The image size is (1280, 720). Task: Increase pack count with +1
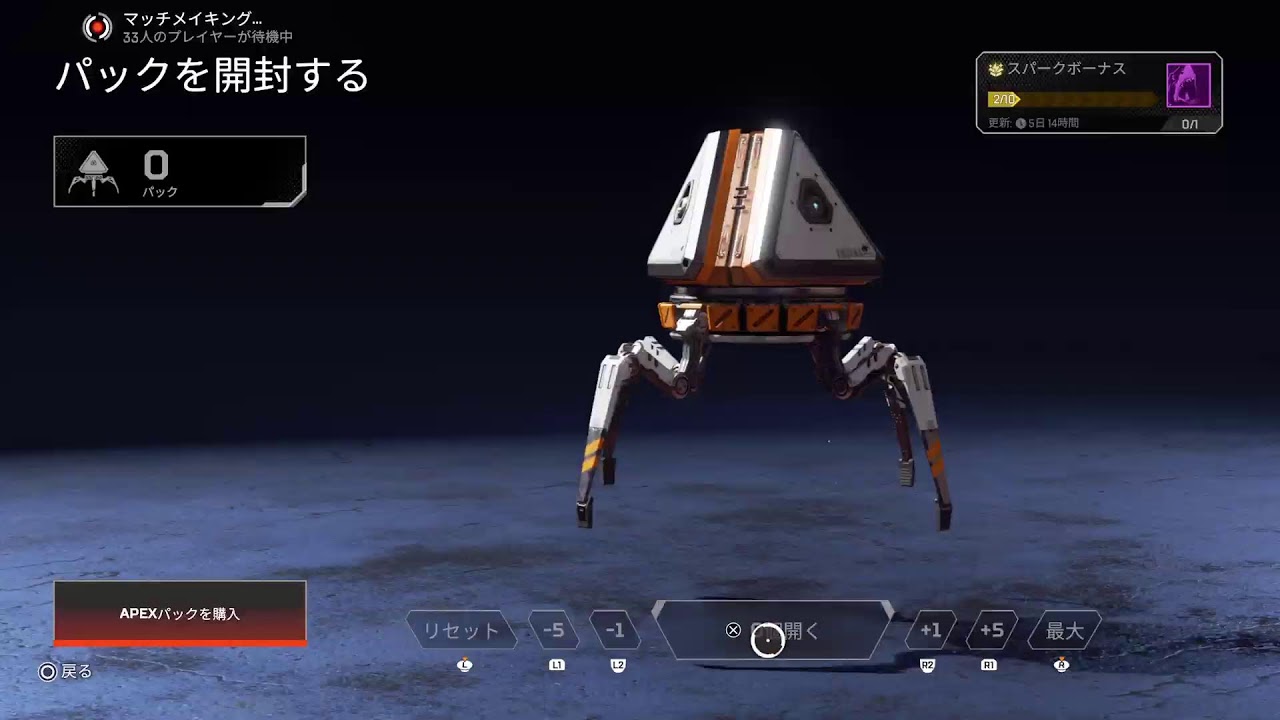(x=928, y=629)
